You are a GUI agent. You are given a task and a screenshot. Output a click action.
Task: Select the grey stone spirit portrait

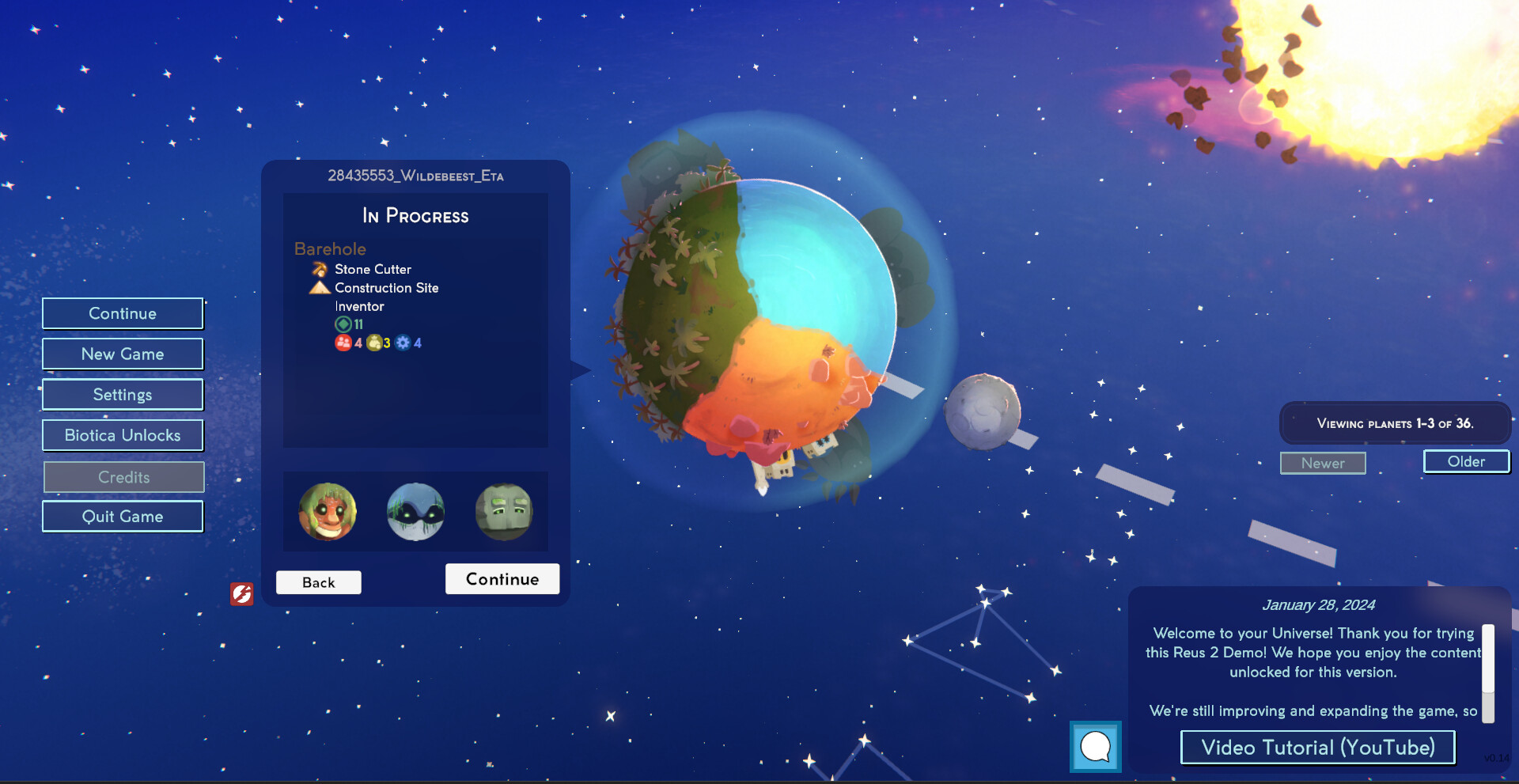tap(504, 512)
